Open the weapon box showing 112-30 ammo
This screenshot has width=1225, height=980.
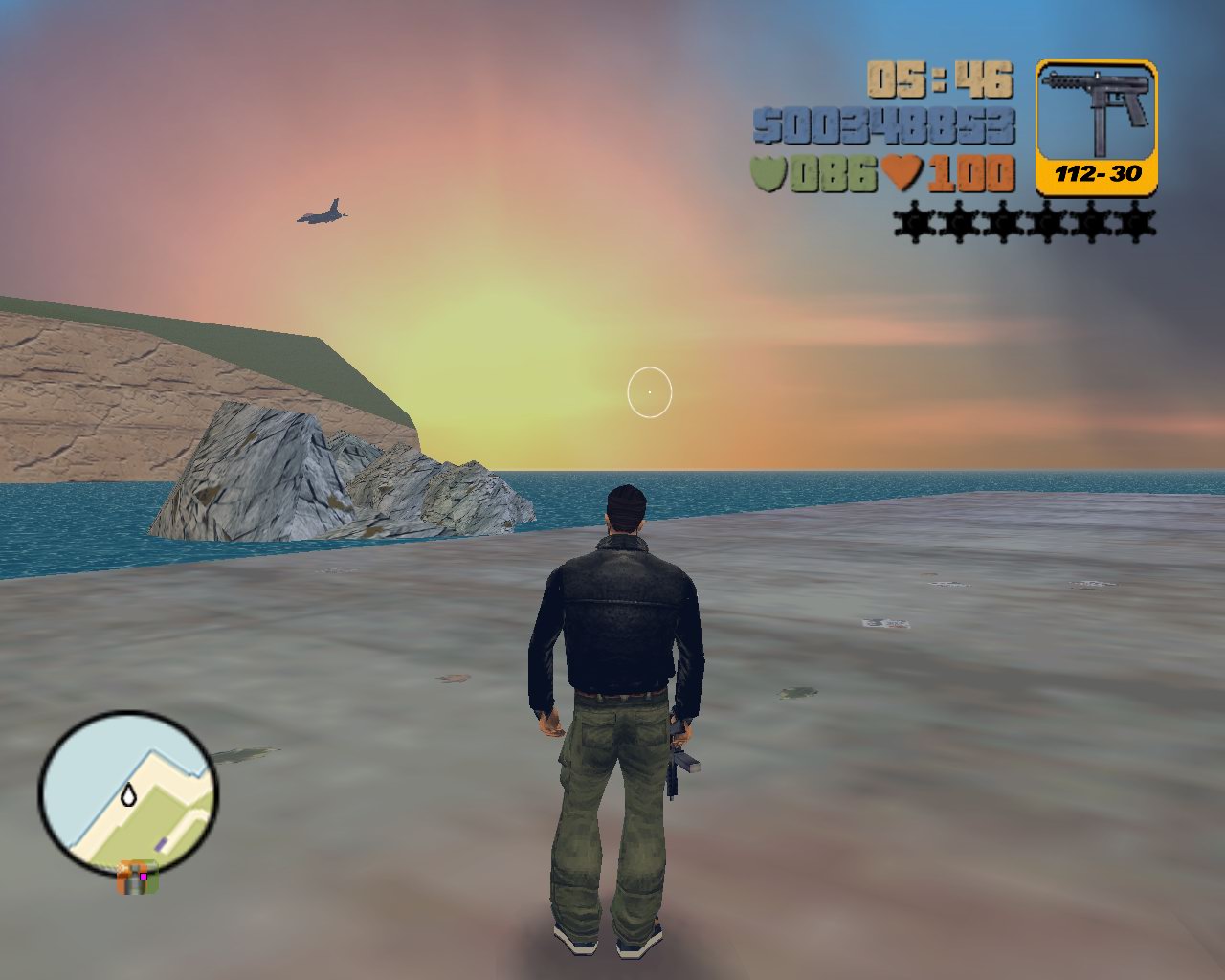point(1097,124)
